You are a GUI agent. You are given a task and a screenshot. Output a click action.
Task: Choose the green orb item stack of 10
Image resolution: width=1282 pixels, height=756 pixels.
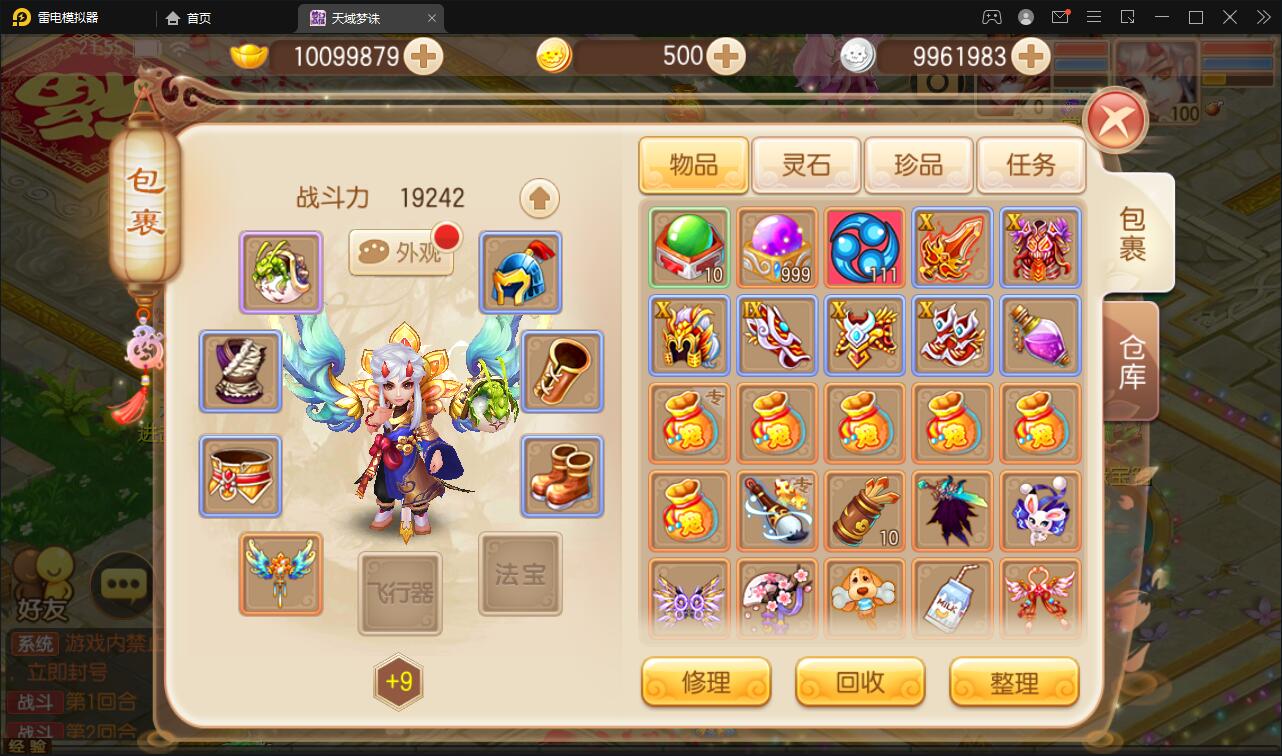point(689,248)
